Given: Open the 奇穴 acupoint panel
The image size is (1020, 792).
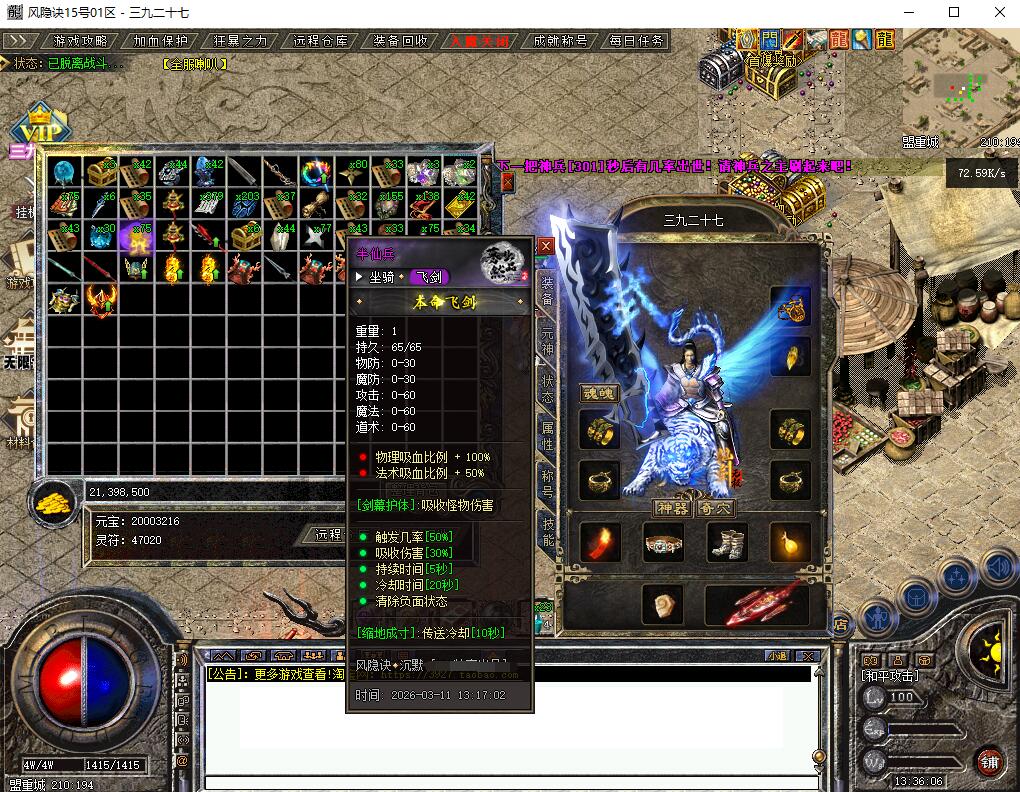Looking at the screenshot, I should coord(716,508).
